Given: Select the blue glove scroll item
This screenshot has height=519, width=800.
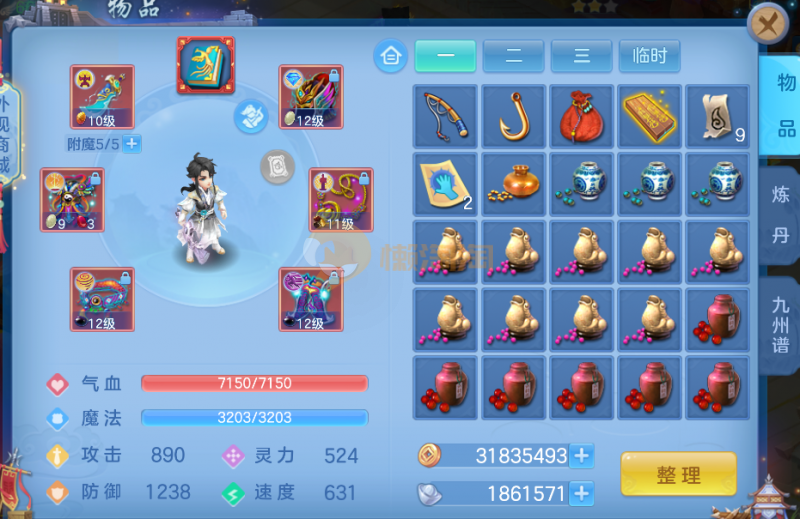Looking at the screenshot, I should point(446,184).
